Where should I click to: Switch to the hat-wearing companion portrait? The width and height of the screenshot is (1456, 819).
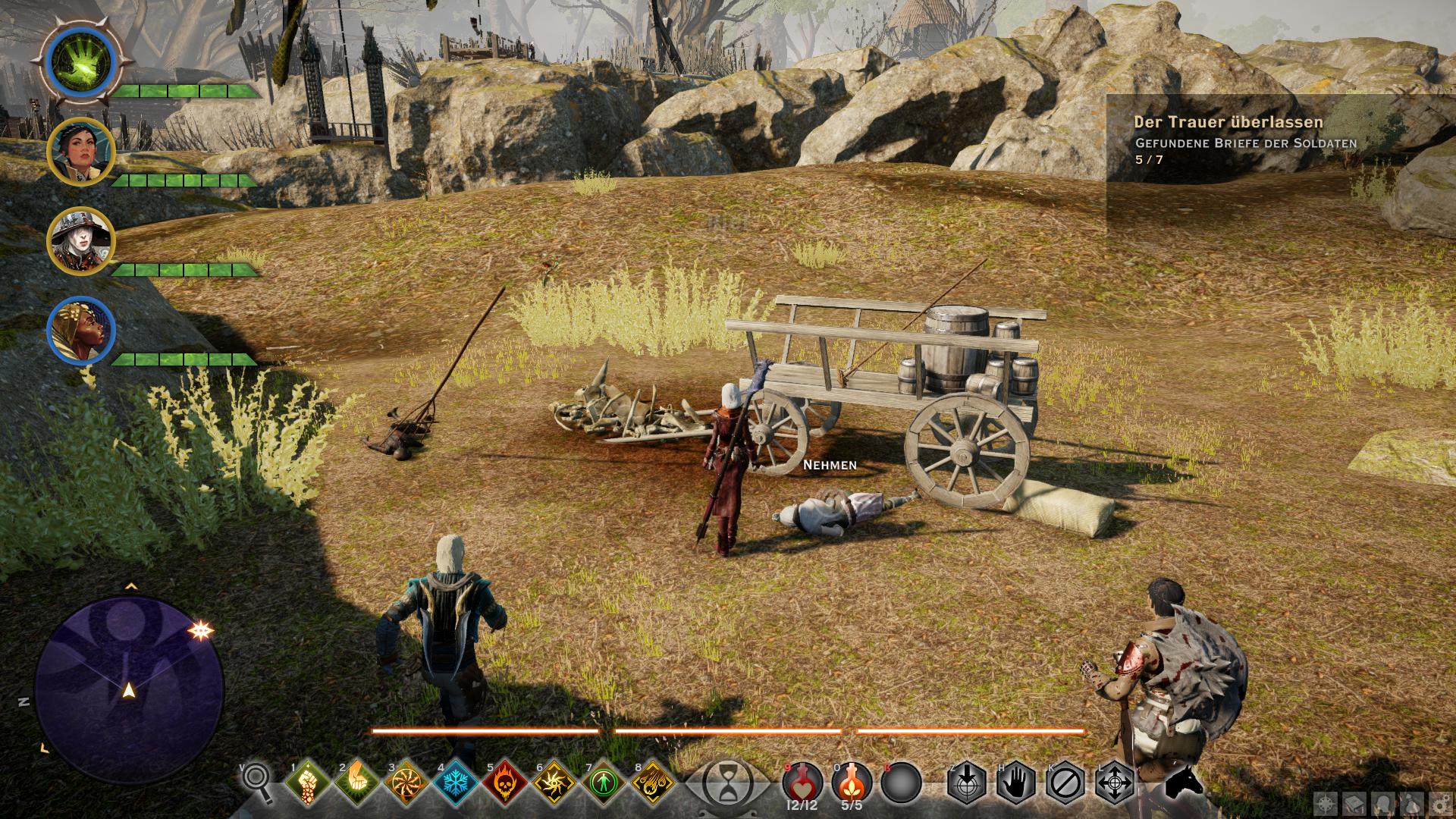80,240
